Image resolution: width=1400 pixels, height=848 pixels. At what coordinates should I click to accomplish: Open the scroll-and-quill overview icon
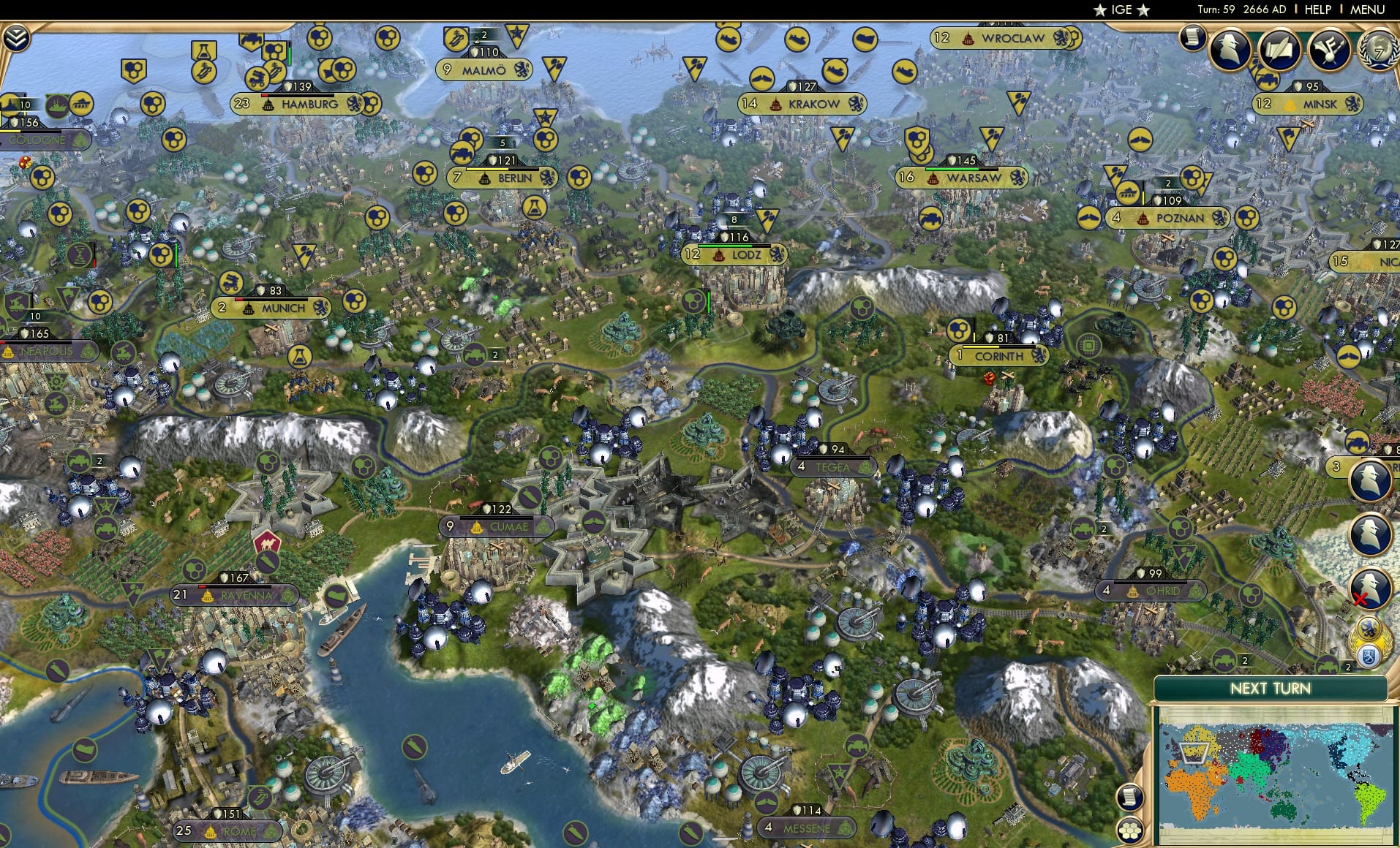click(x=1279, y=49)
